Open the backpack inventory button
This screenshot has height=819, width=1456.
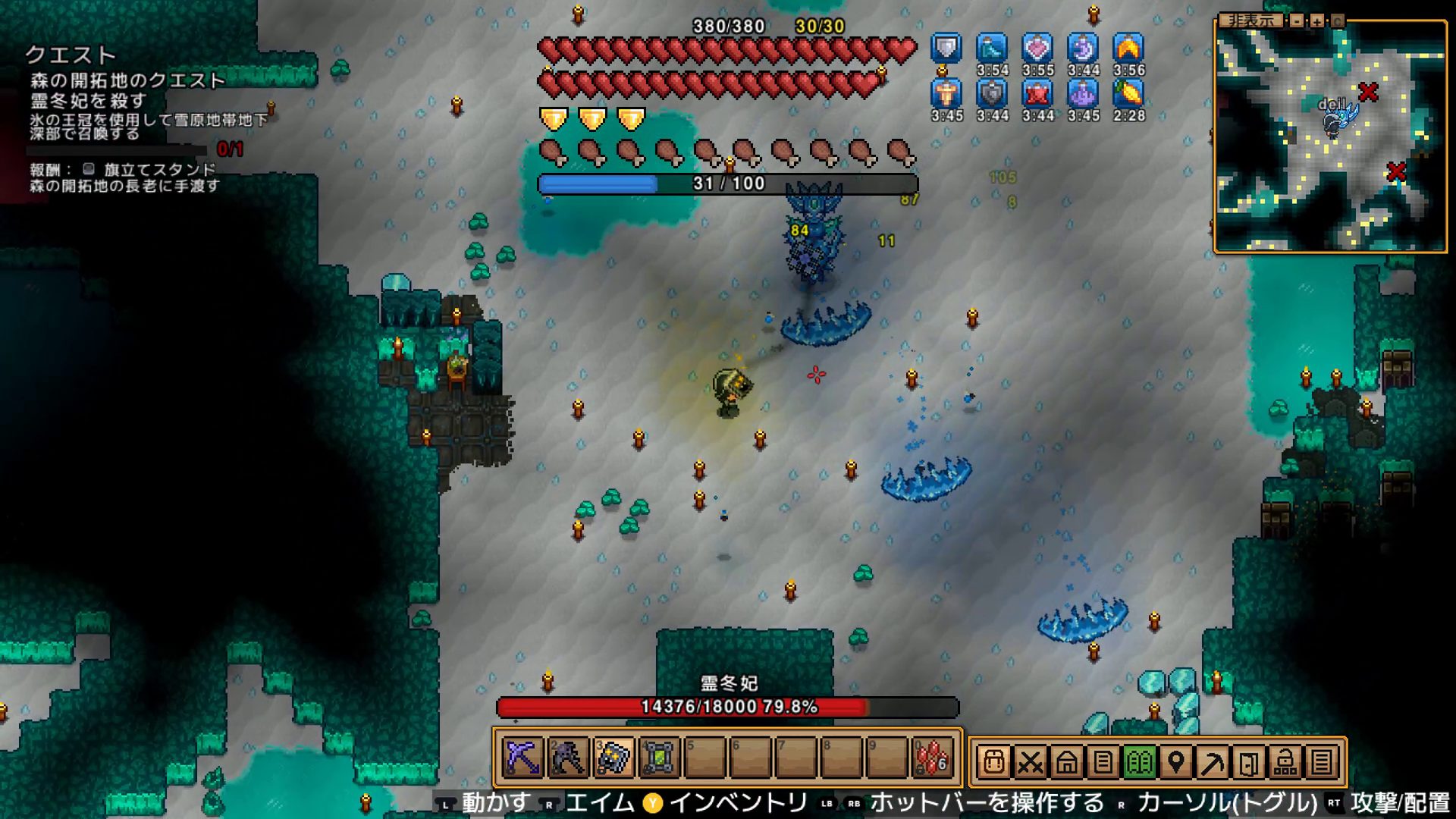click(x=993, y=761)
